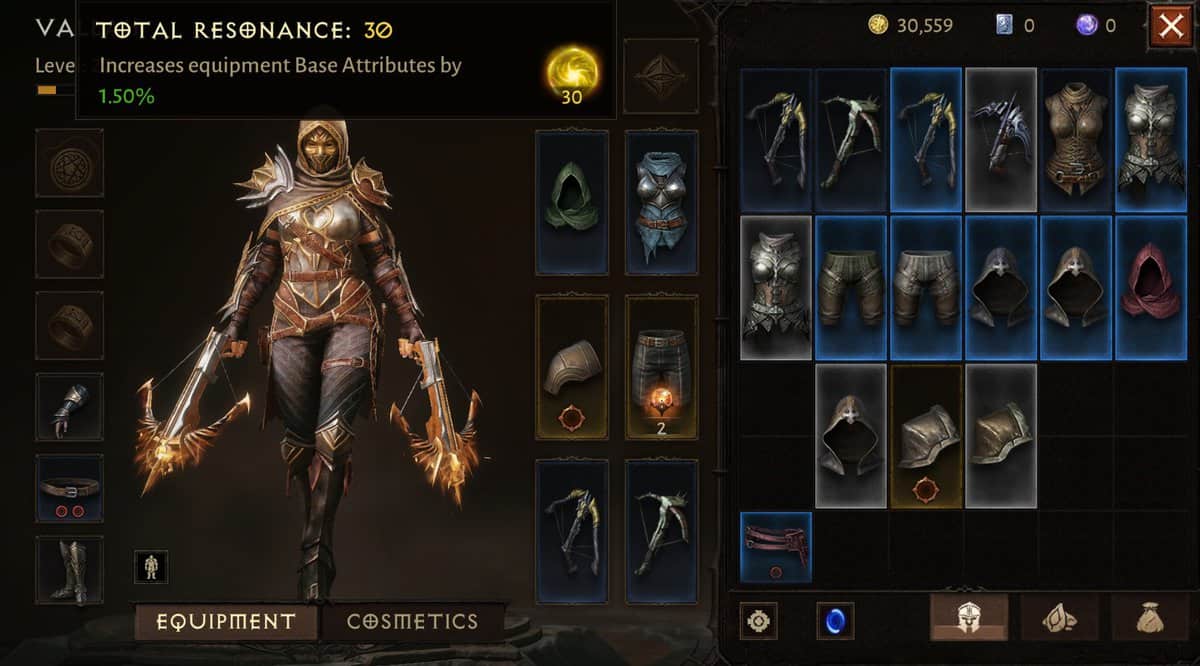
Task: Select the equipped boots slot
Action: coord(69,570)
